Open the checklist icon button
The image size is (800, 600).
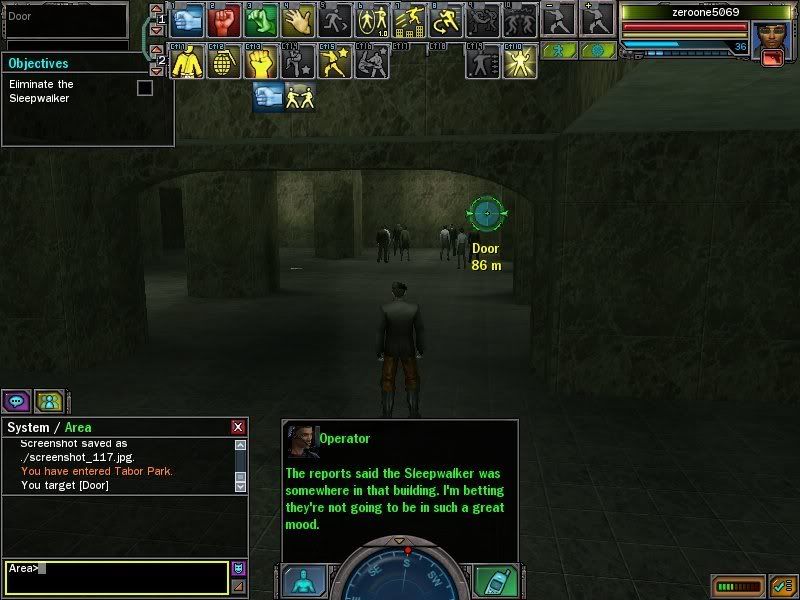click(782, 585)
